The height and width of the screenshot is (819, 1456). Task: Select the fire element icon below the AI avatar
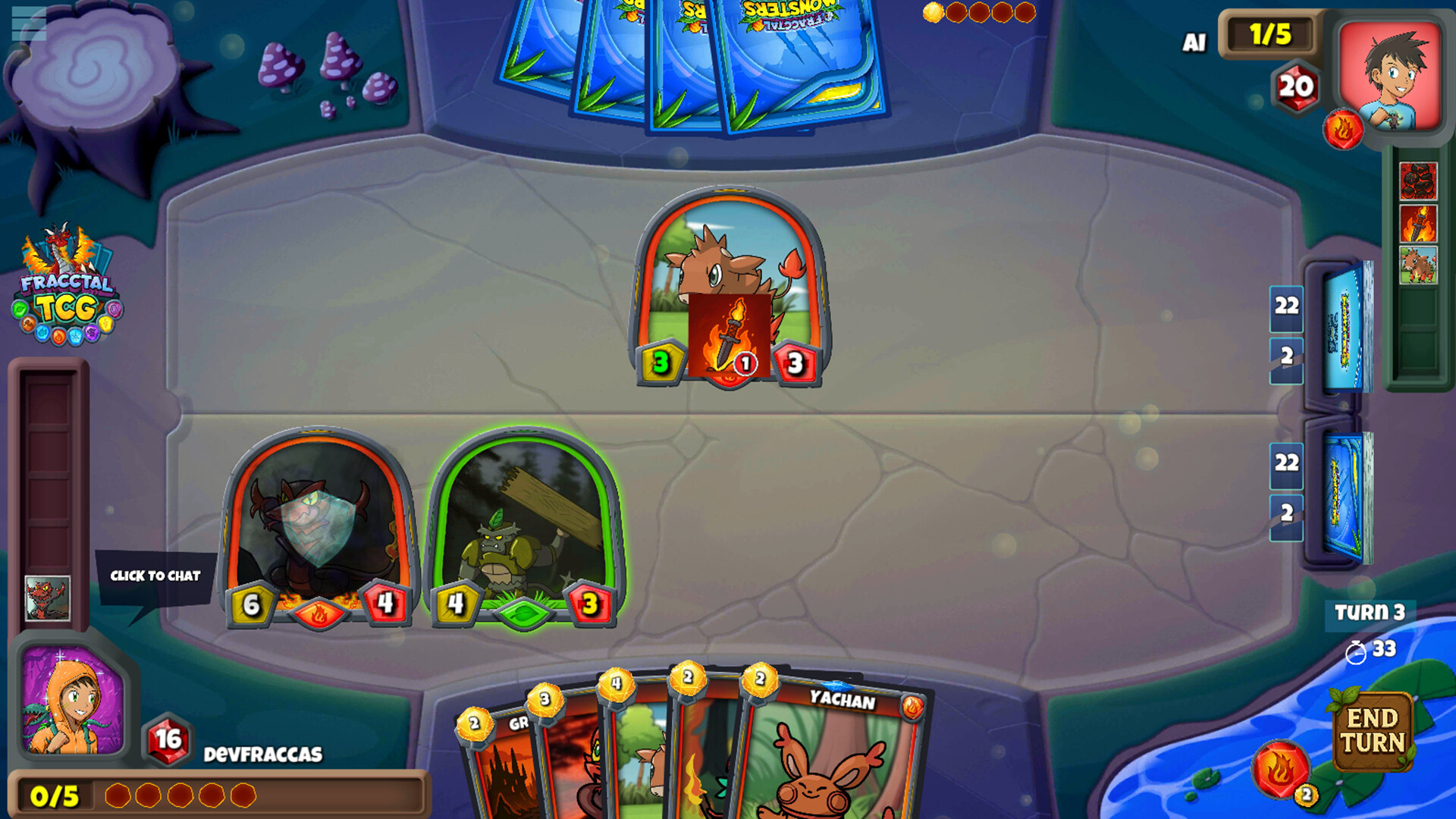tap(1342, 127)
